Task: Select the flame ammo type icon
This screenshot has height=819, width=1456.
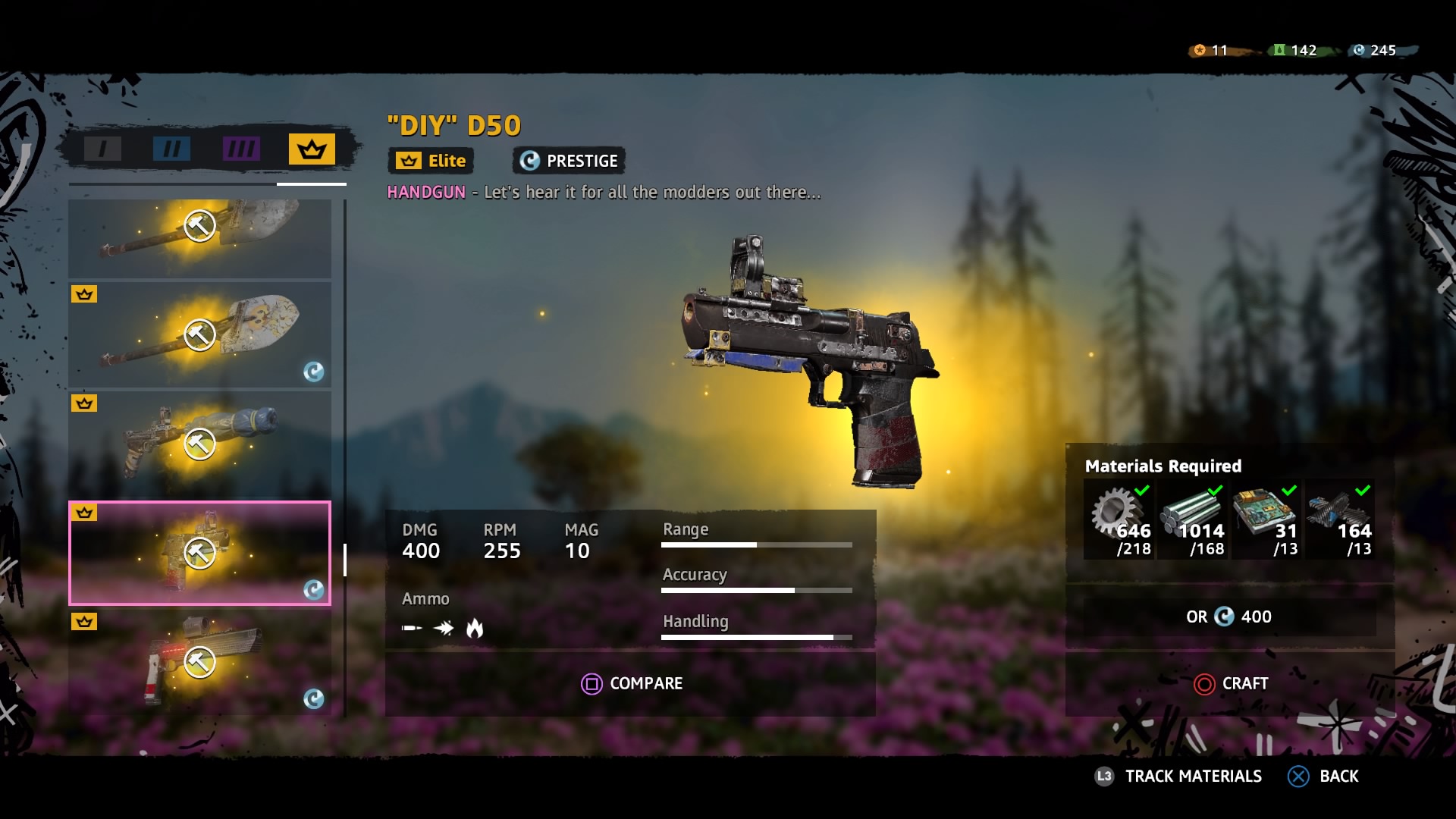Action: click(x=476, y=628)
